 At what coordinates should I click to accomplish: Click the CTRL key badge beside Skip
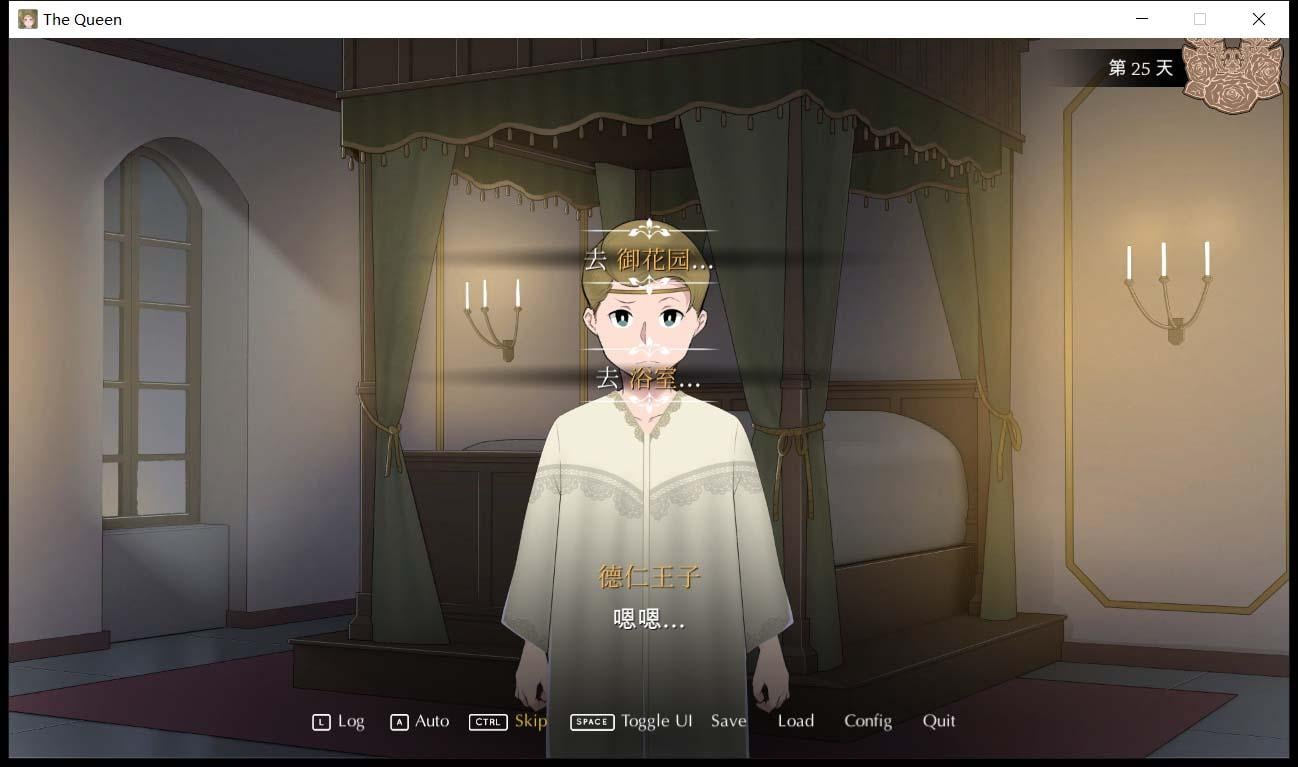[488, 721]
